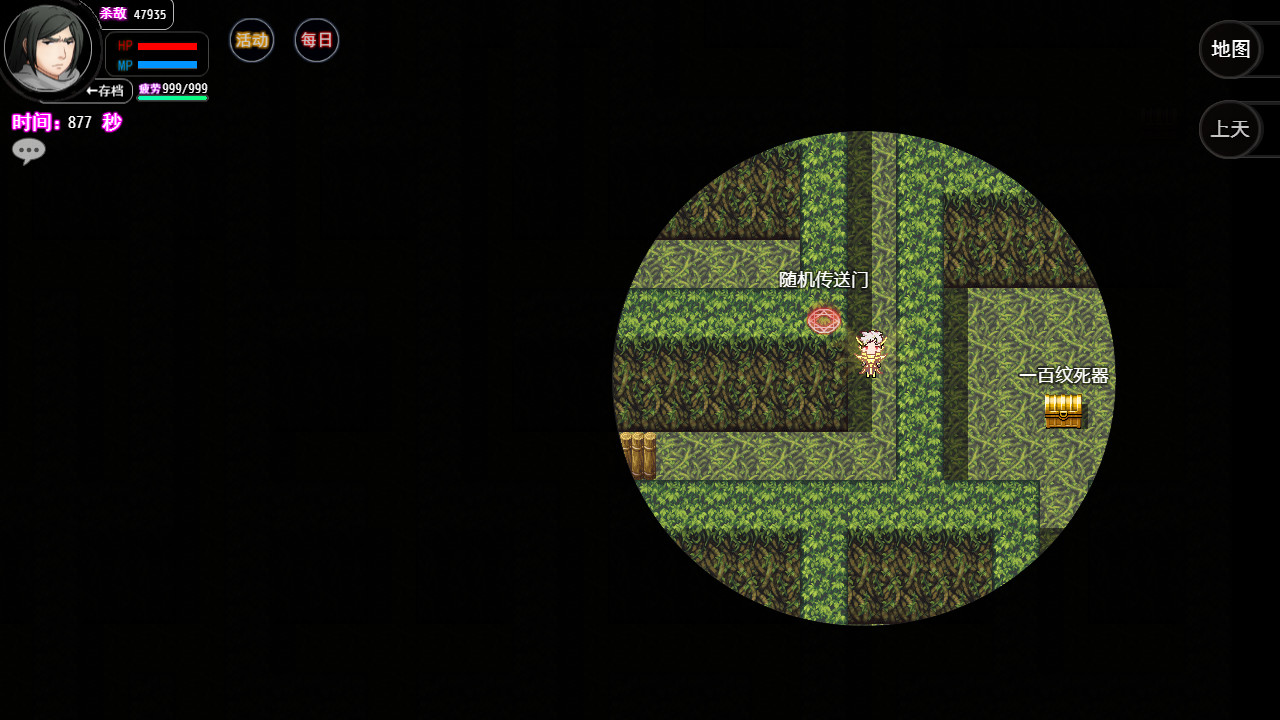Click the 上天 (Ascend) button
The width and height of the screenshot is (1280, 720).
1230,129
